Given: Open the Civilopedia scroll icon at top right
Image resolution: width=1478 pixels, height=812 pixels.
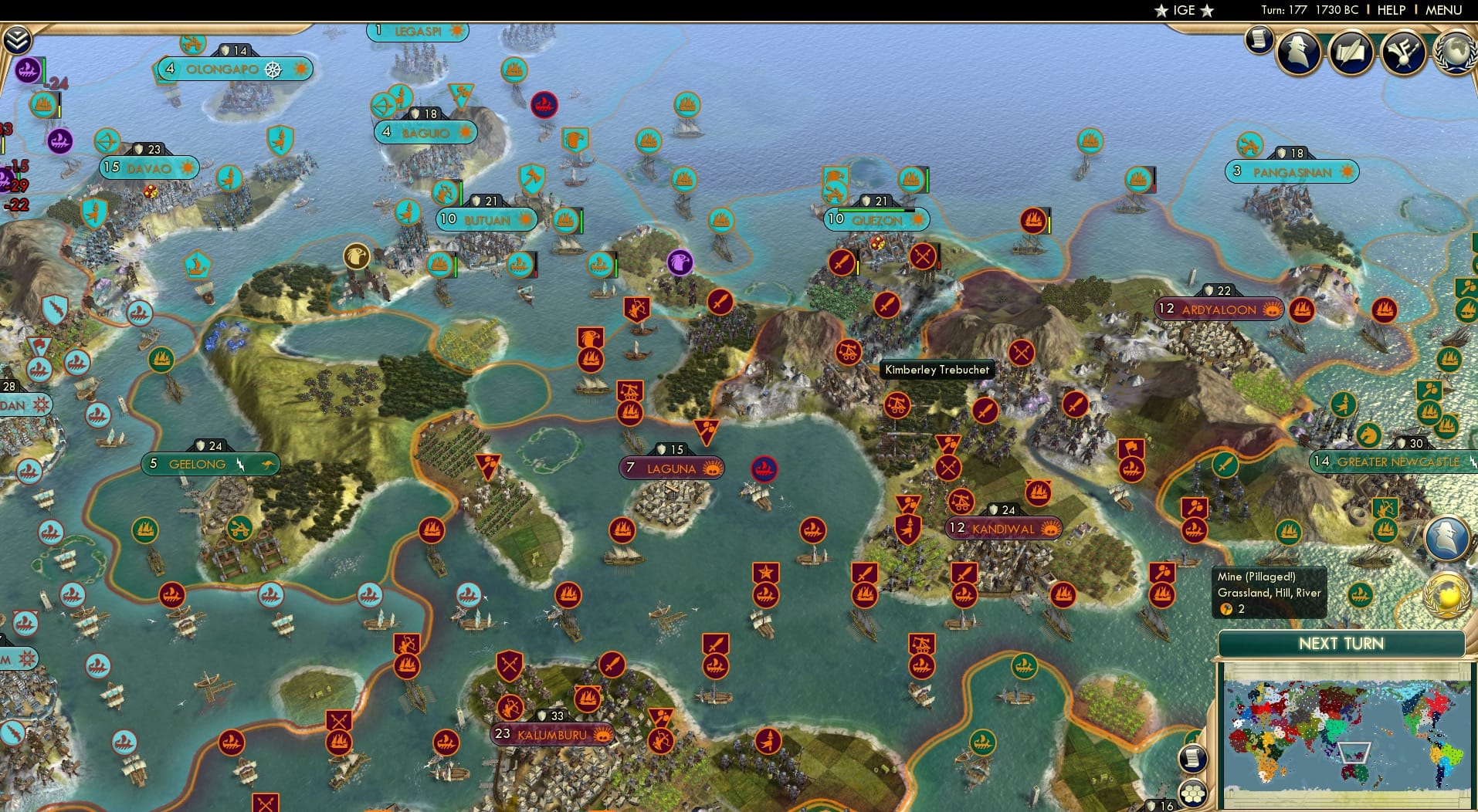Looking at the screenshot, I should (1259, 40).
